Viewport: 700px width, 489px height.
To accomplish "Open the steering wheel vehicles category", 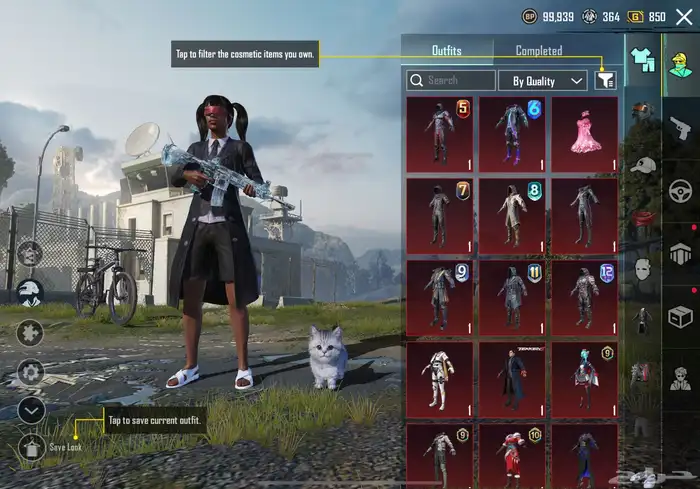I will pyautogui.click(x=680, y=190).
